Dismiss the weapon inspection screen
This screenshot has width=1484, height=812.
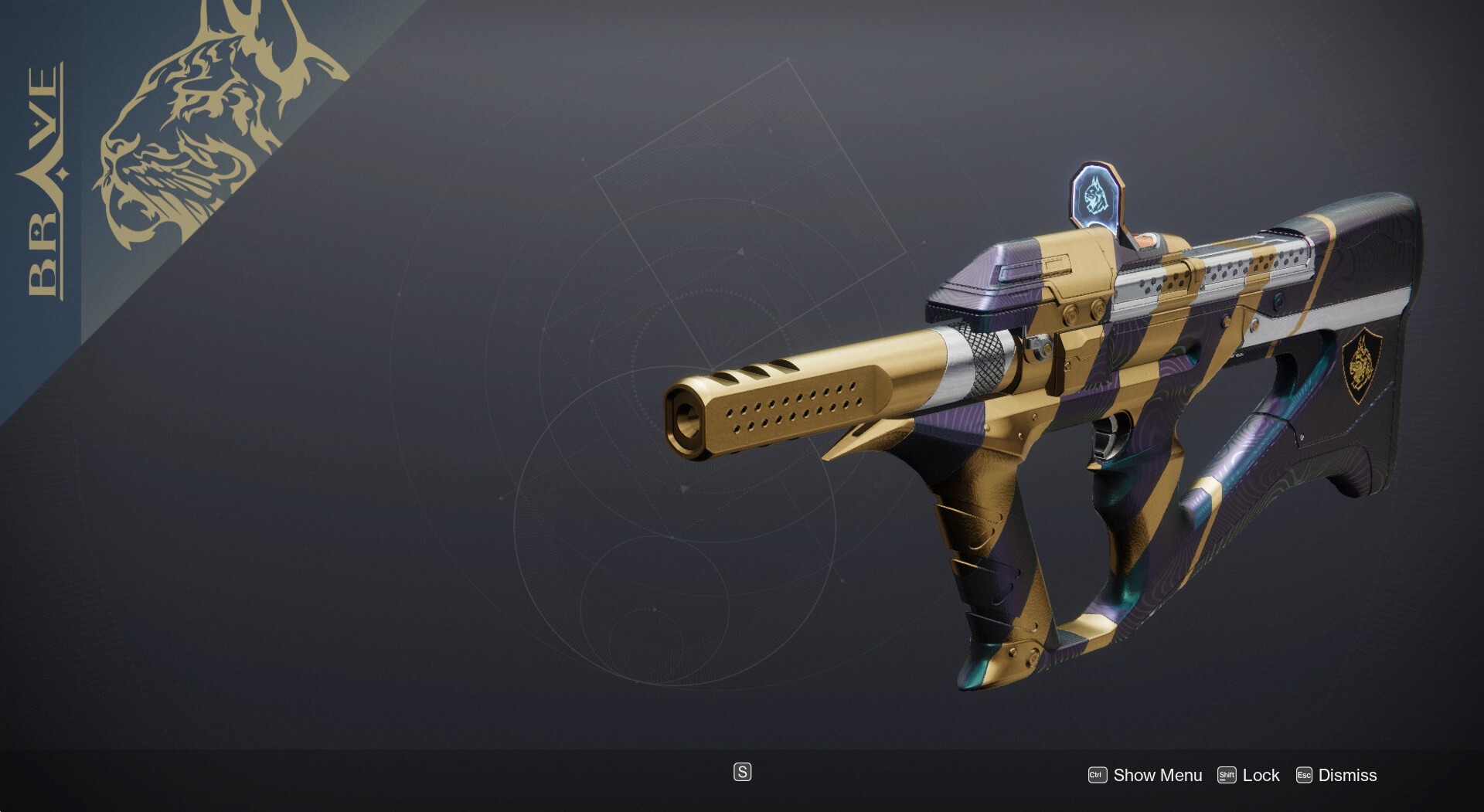(1336, 775)
